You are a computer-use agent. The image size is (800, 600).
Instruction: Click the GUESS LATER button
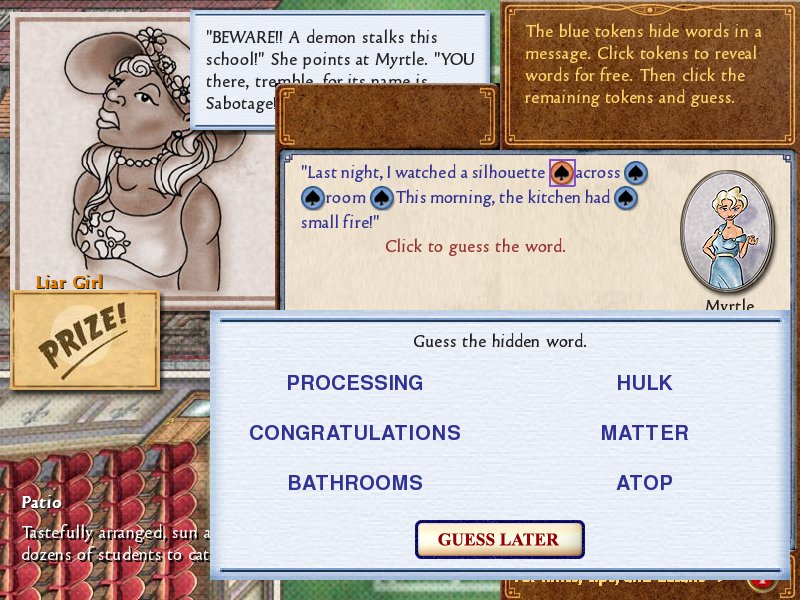(x=499, y=540)
